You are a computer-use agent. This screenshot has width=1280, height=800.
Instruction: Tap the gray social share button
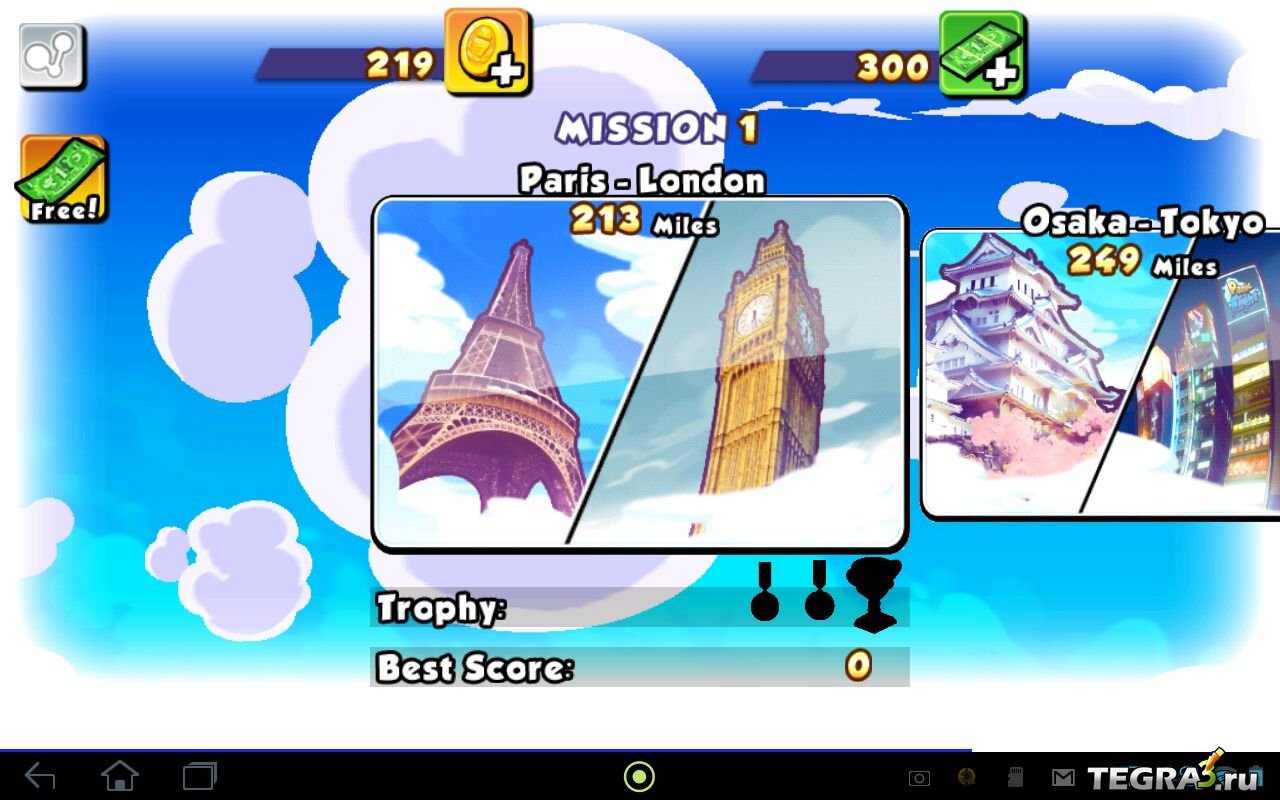52,57
